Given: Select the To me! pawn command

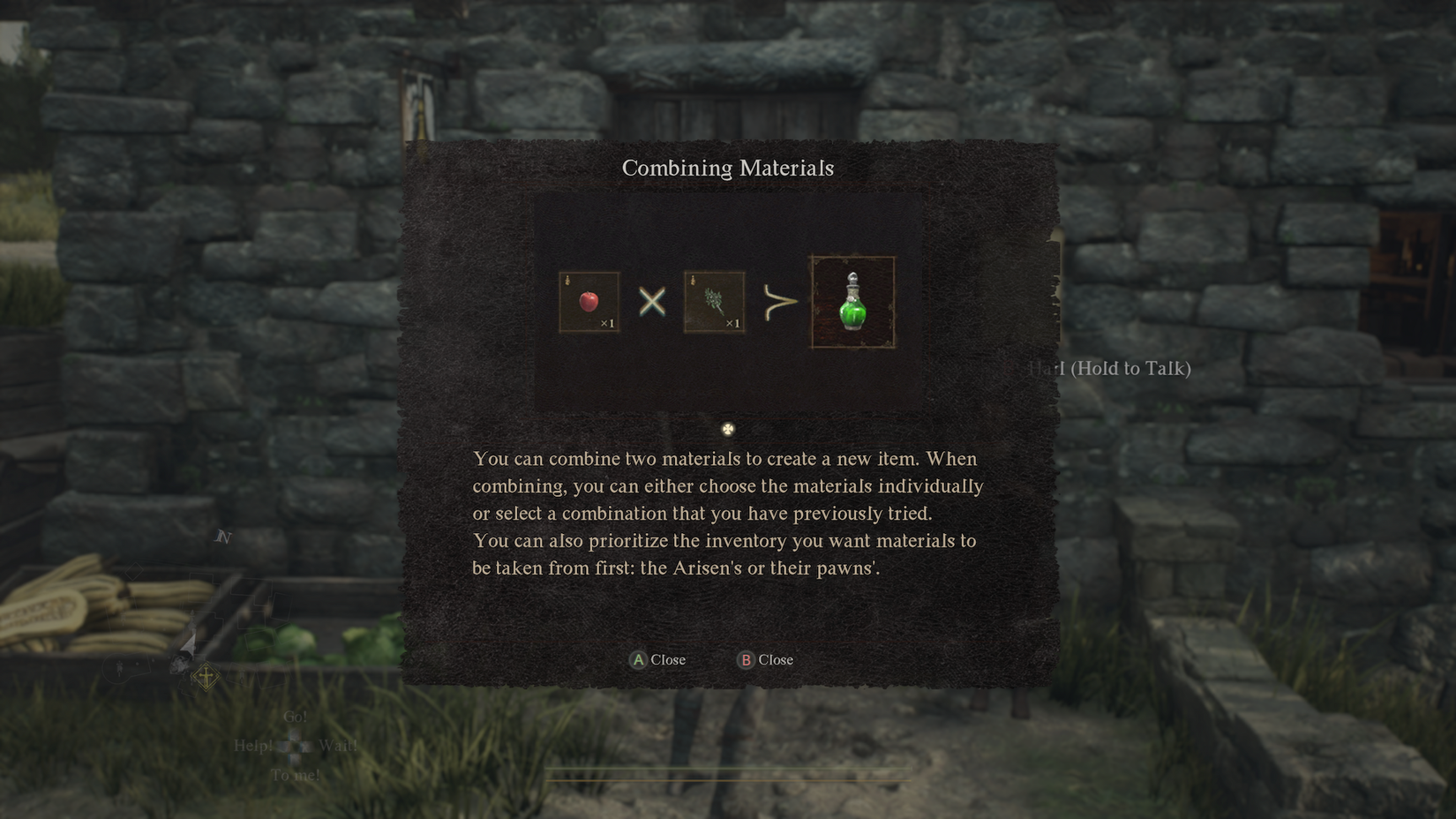Looking at the screenshot, I should (x=295, y=774).
